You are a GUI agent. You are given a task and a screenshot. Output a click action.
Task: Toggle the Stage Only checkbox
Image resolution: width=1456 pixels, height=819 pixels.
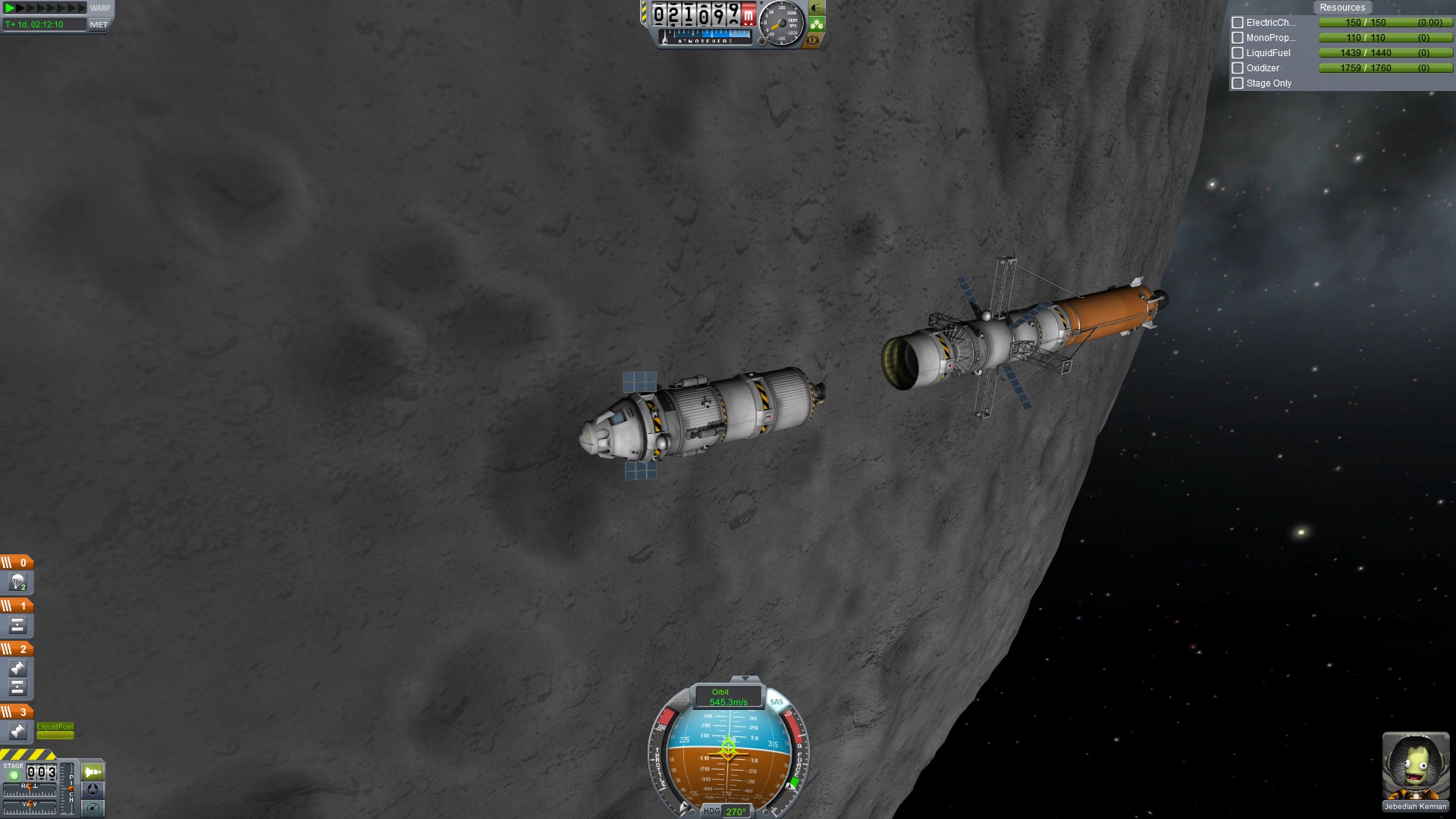[x=1238, y=83]
